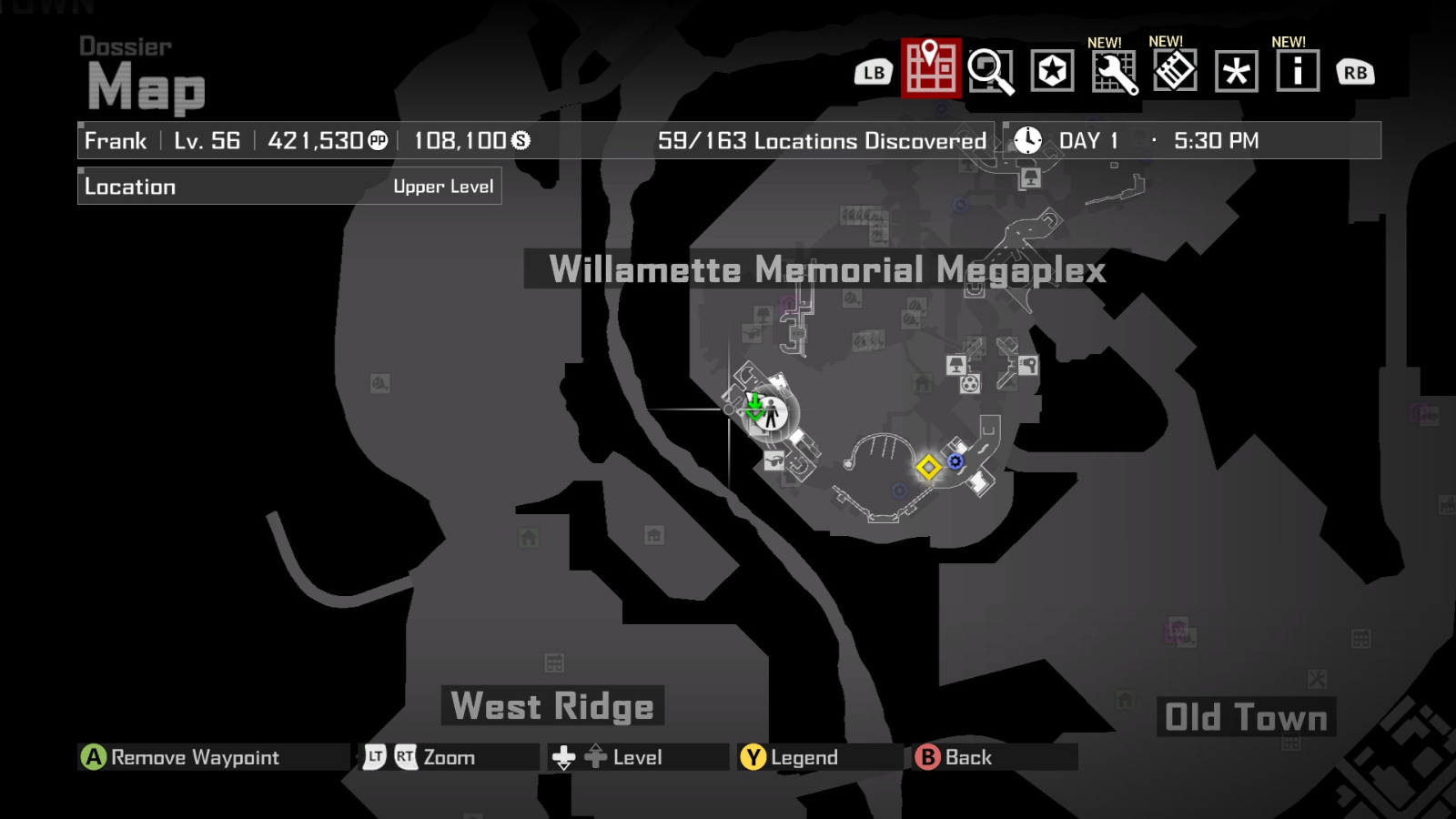Select the yellow diamond waypoint marker
This screenshot has height=819, width=1456.
[x=928, y=468]
